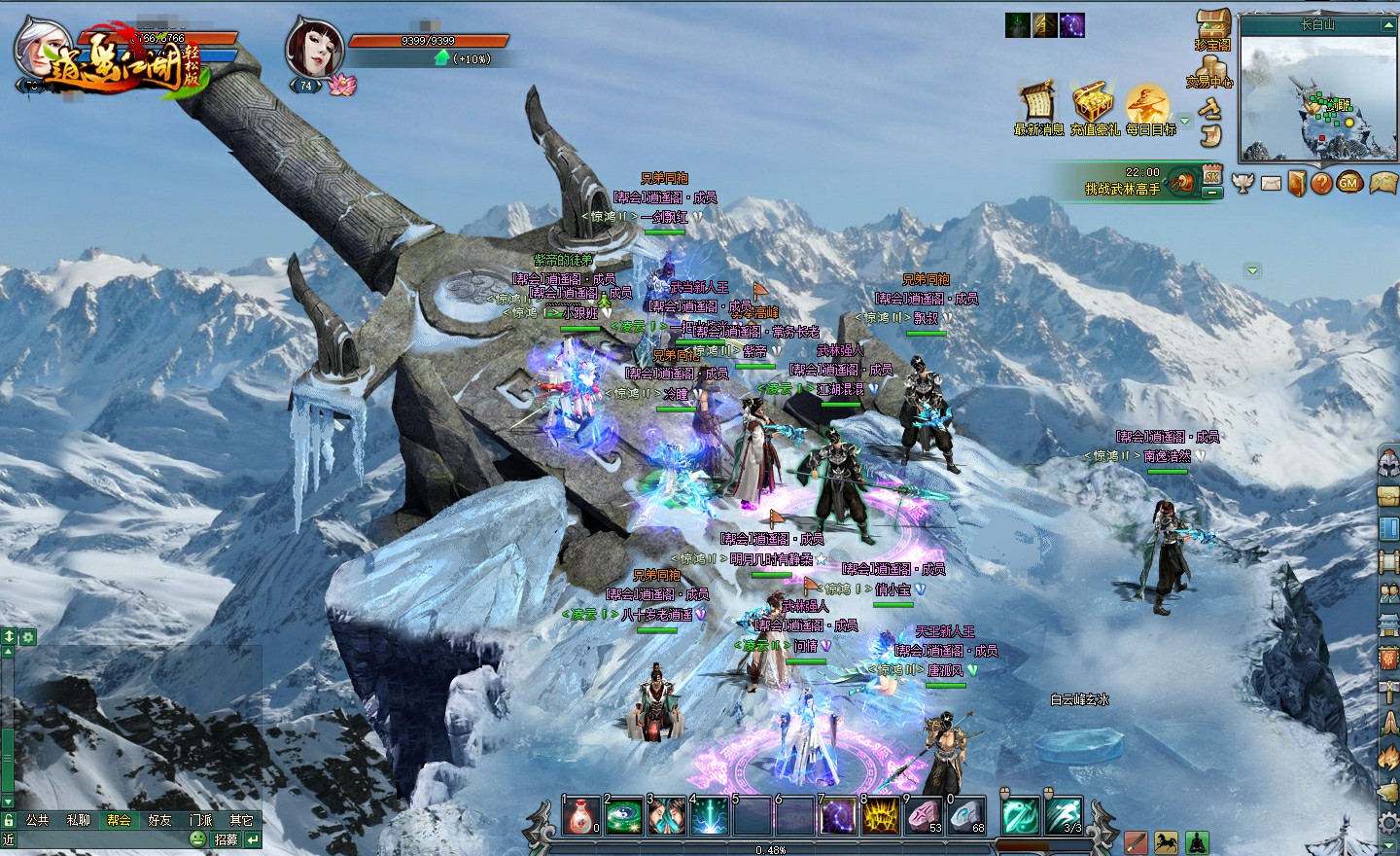Activate the yellow burst skill in slot 8
Viewport: 1400px width, 856px height.
click(x=881, y=816)
